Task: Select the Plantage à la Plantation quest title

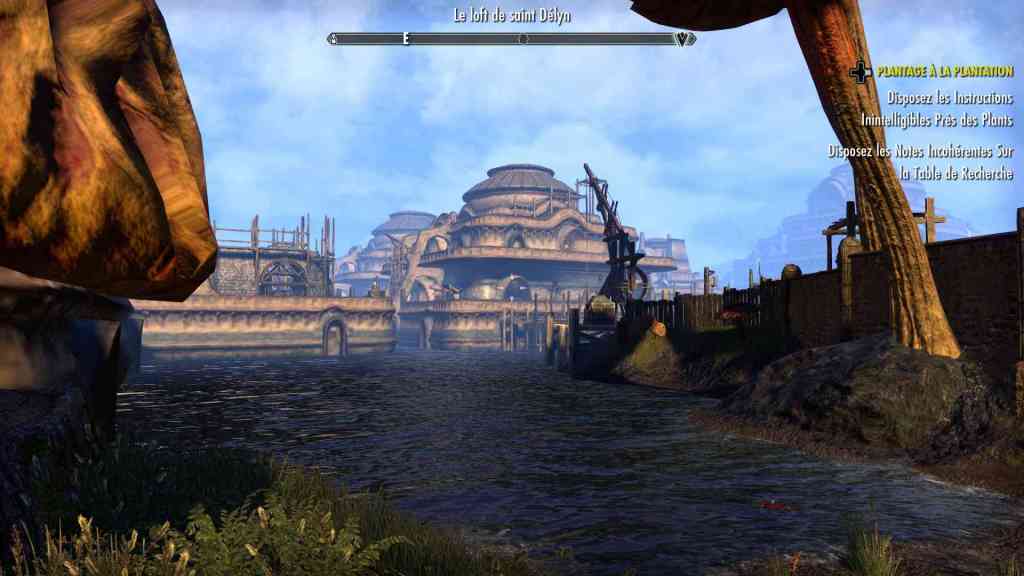Action: pyautogui.click(x=945, y=72)
